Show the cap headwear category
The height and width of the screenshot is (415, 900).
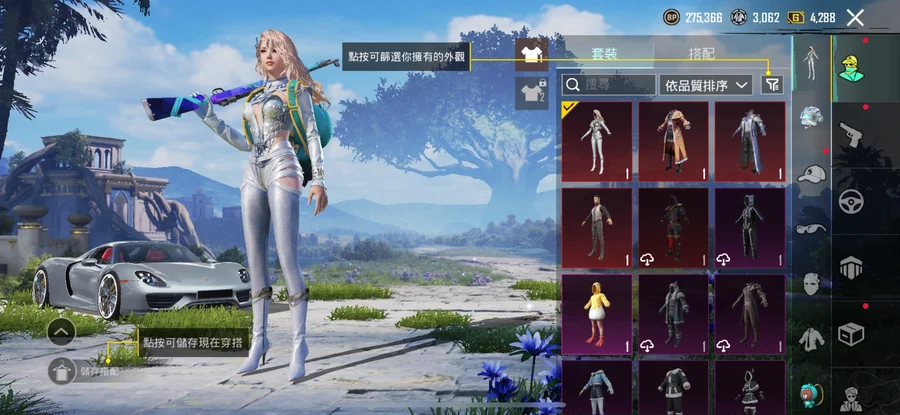(810, 174)
